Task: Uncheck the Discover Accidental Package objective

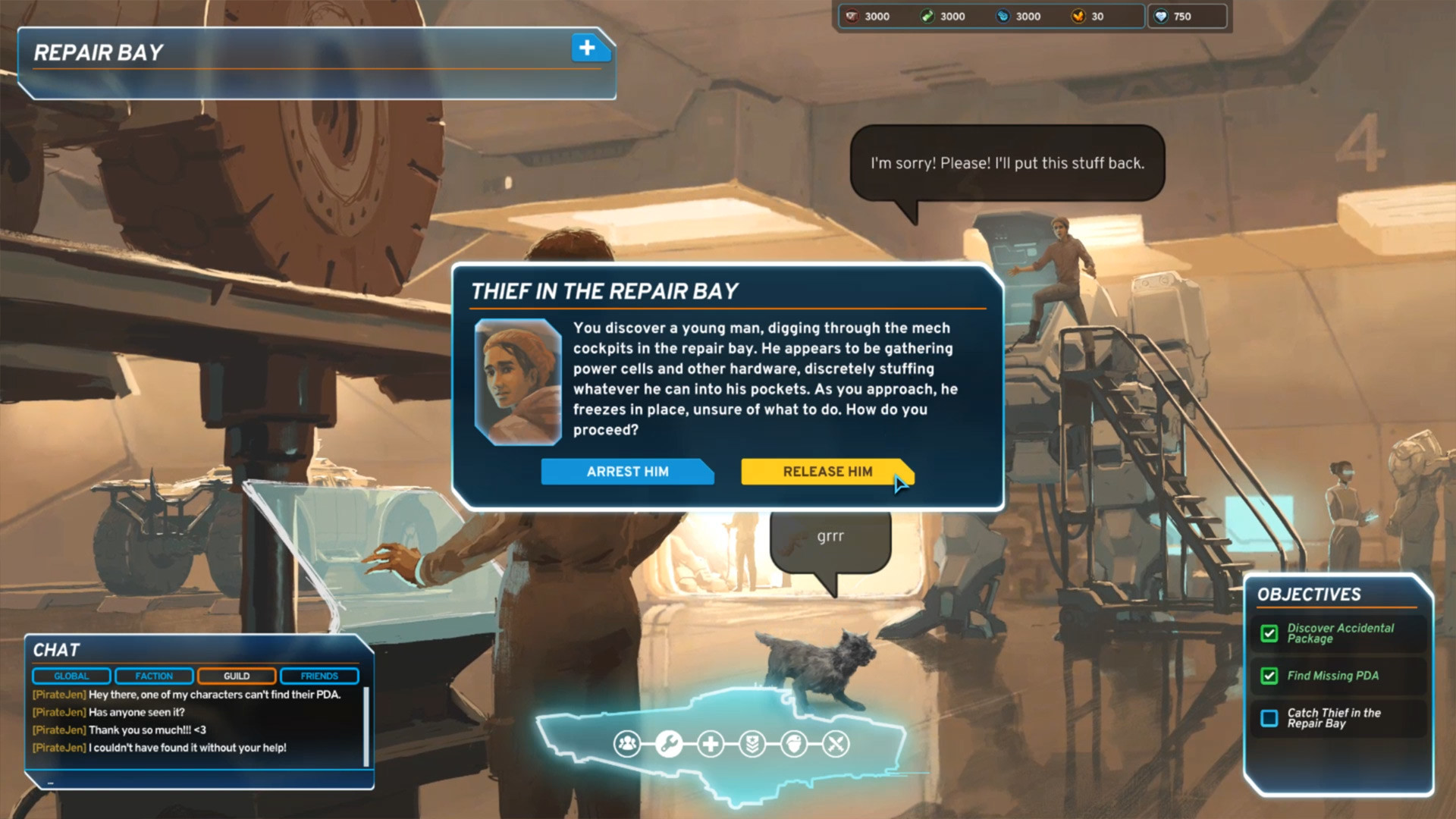Action: tap(1269, 633)
